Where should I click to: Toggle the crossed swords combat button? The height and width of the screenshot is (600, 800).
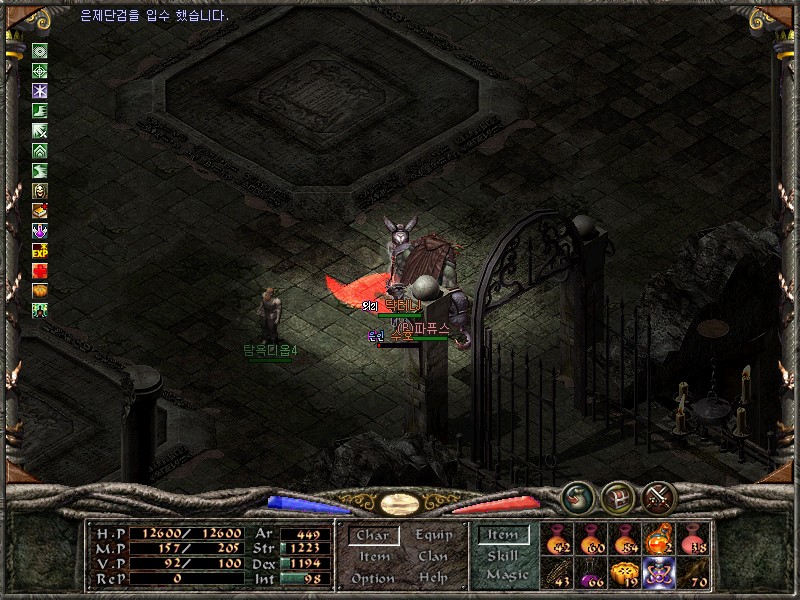[659, 497]
